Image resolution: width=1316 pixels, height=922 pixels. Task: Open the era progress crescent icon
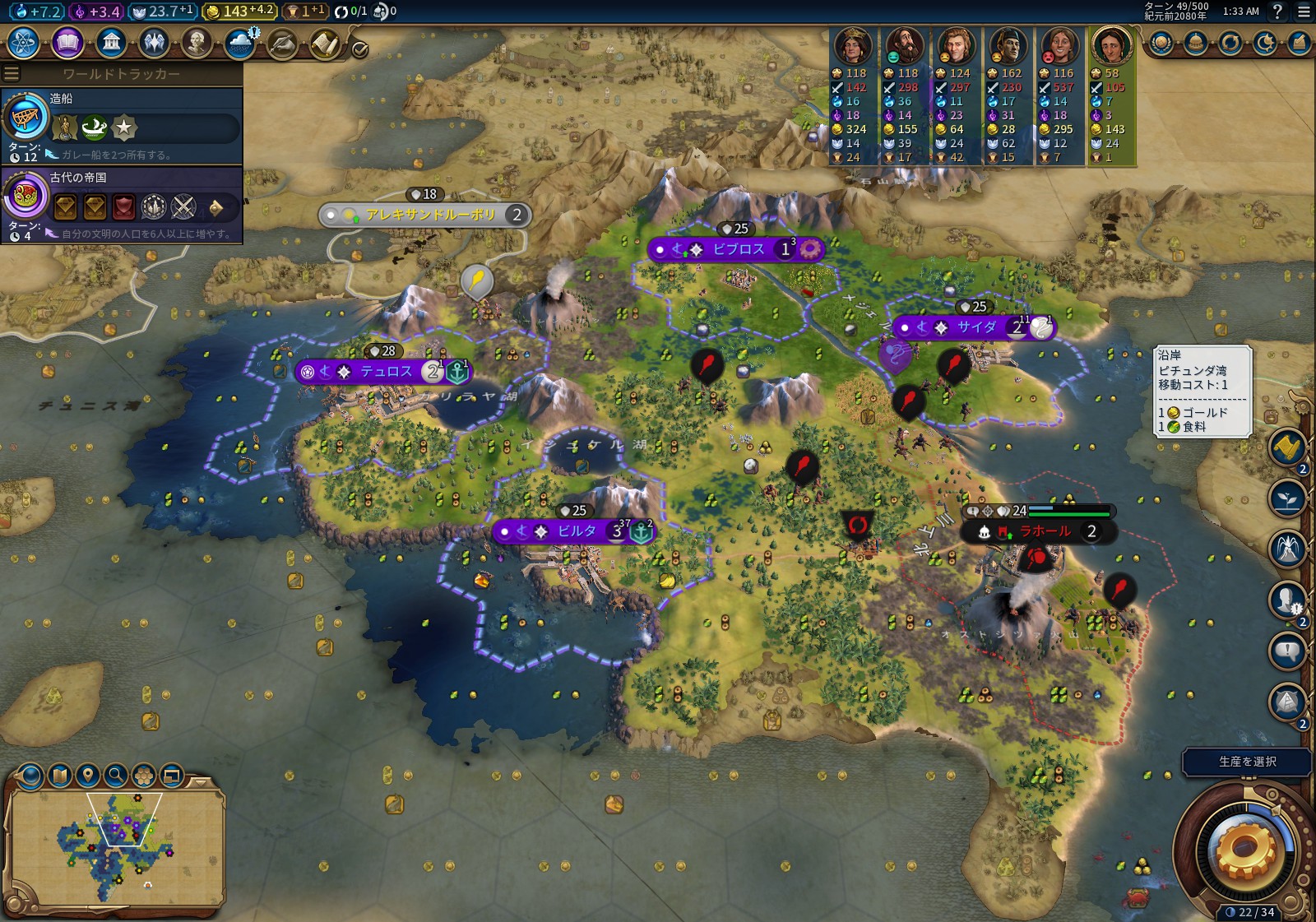tap(1264, 42)
